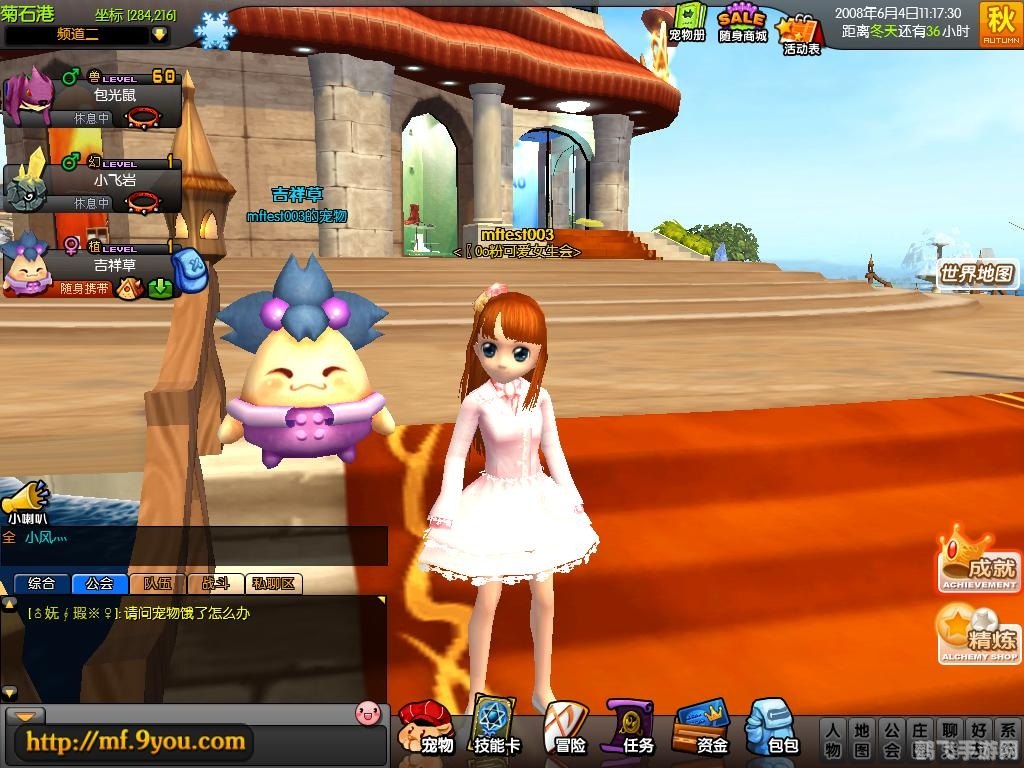This screenshot has height=768, width=1024.
Task: Open the 活动表 event calendar
Action: coord(800,32)
